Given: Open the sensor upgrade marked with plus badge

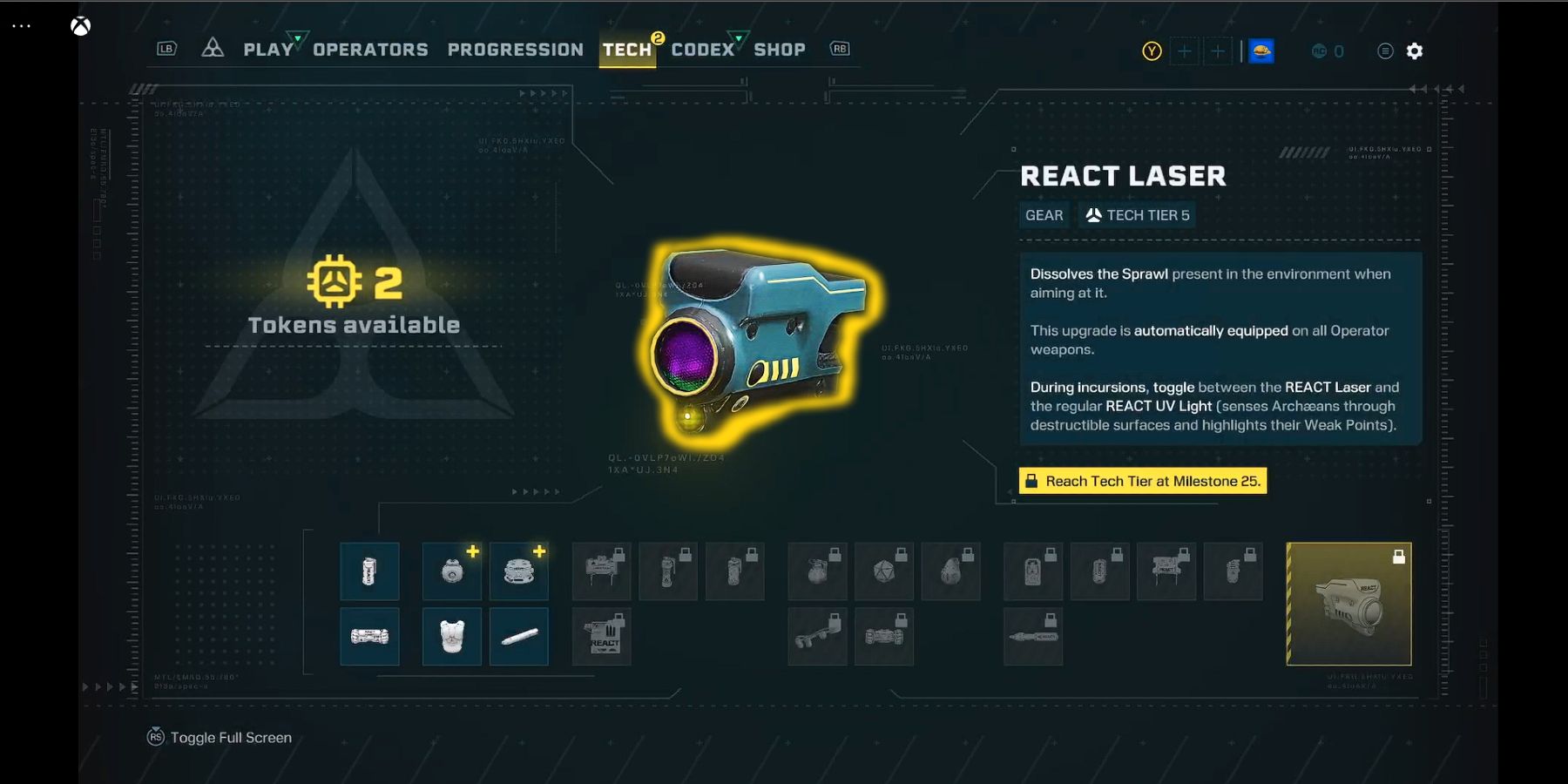Looking at the screenshot, I should click(452, 571).
